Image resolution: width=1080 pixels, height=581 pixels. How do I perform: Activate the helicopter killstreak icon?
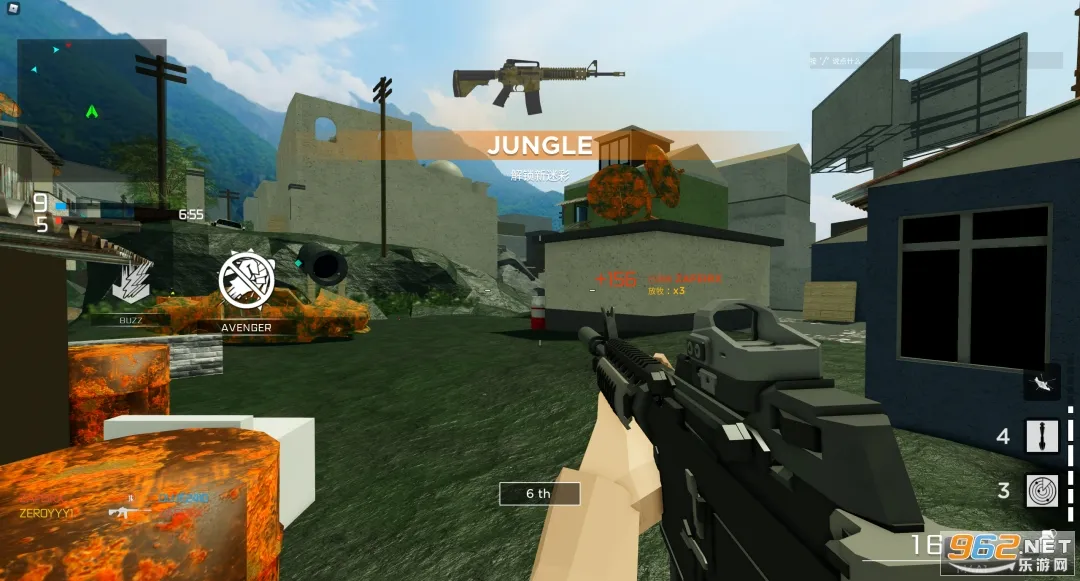[x=1042, y=382]
